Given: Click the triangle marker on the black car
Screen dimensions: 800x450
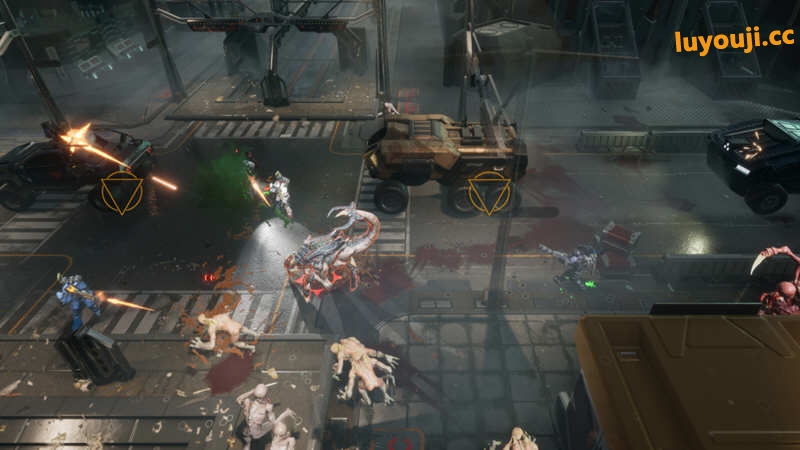Looking at the screenshot, I should 122,192.
